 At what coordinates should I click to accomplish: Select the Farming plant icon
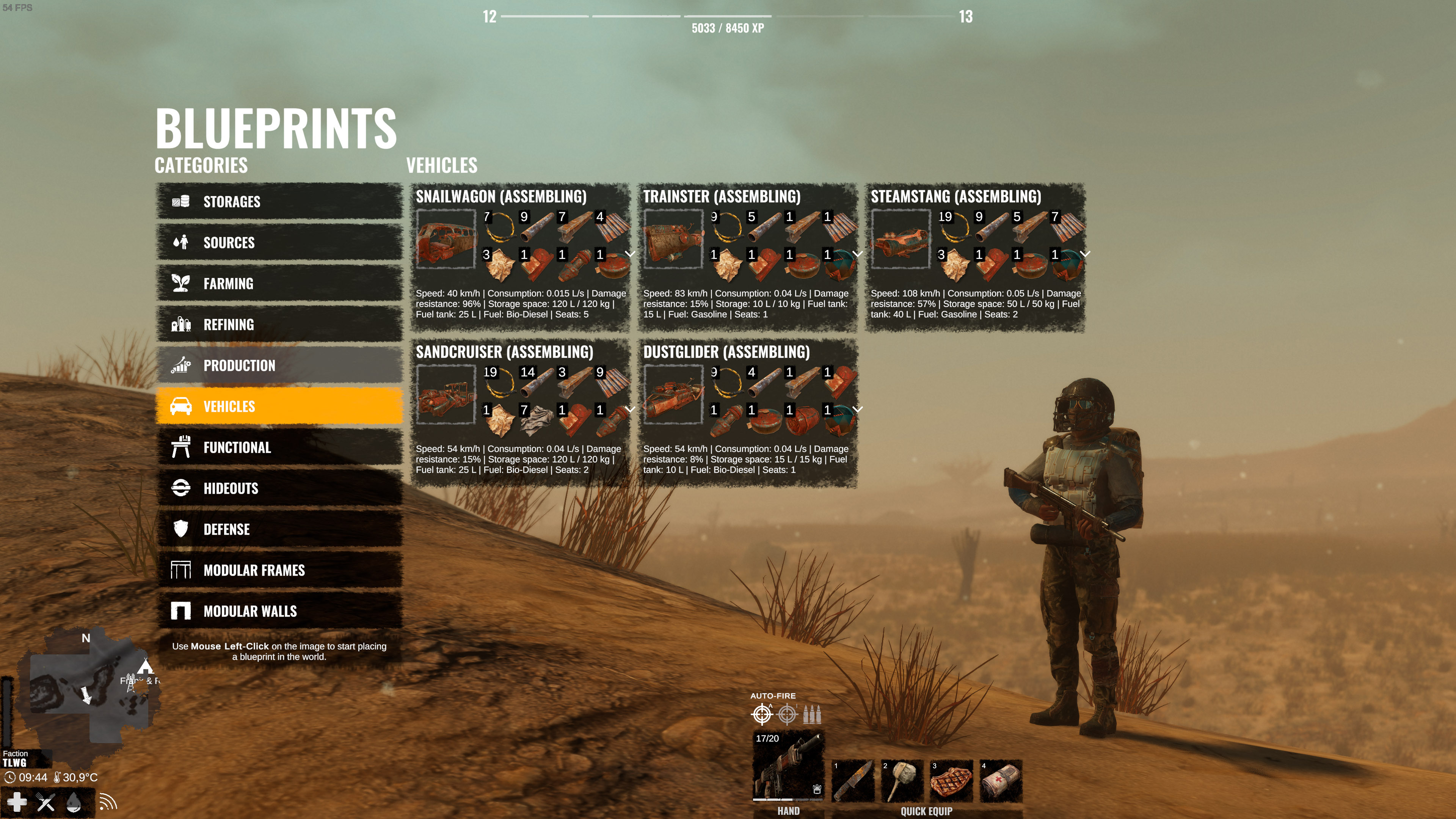coord(181,284)
